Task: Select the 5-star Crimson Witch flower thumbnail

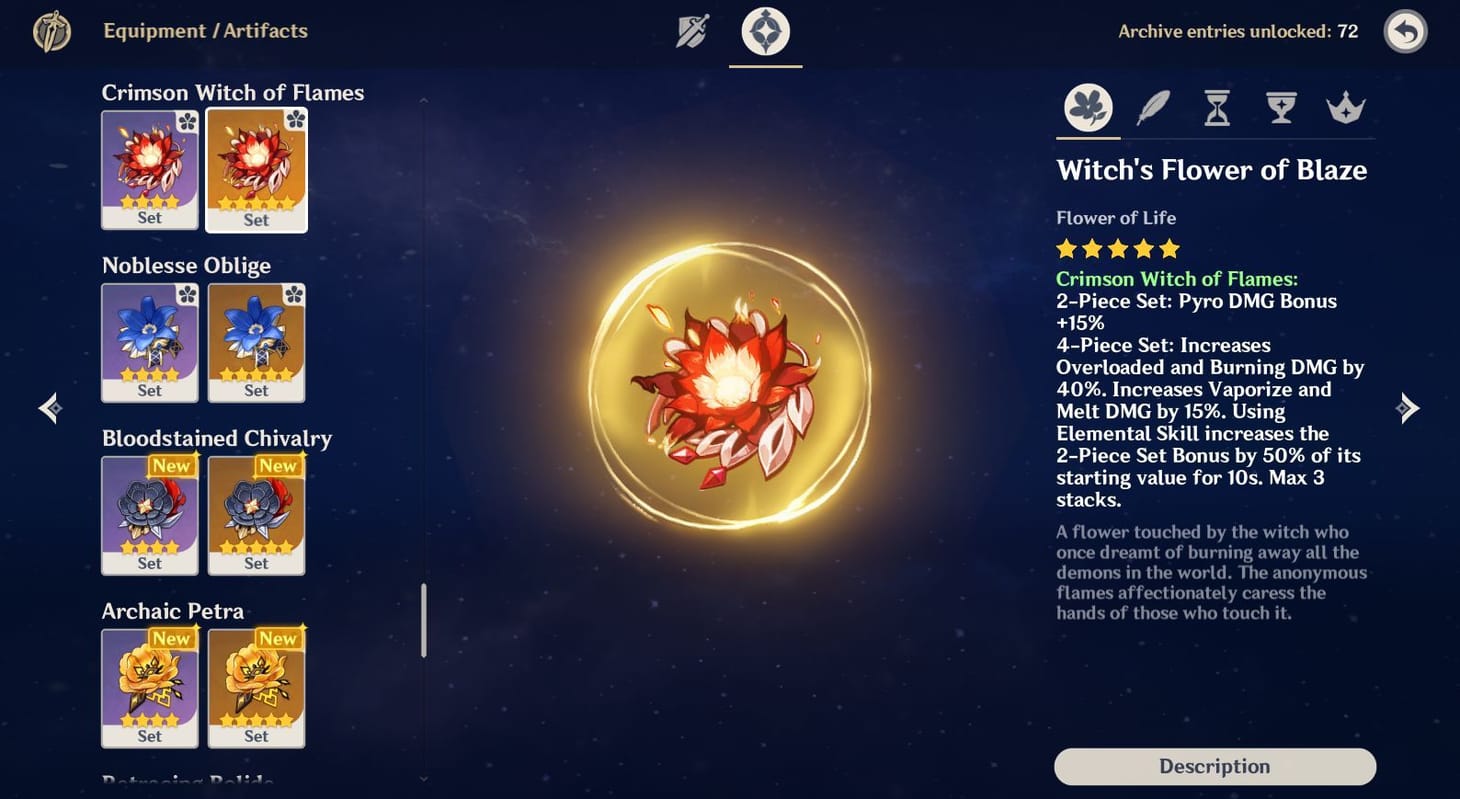Action: pos(257,170)
